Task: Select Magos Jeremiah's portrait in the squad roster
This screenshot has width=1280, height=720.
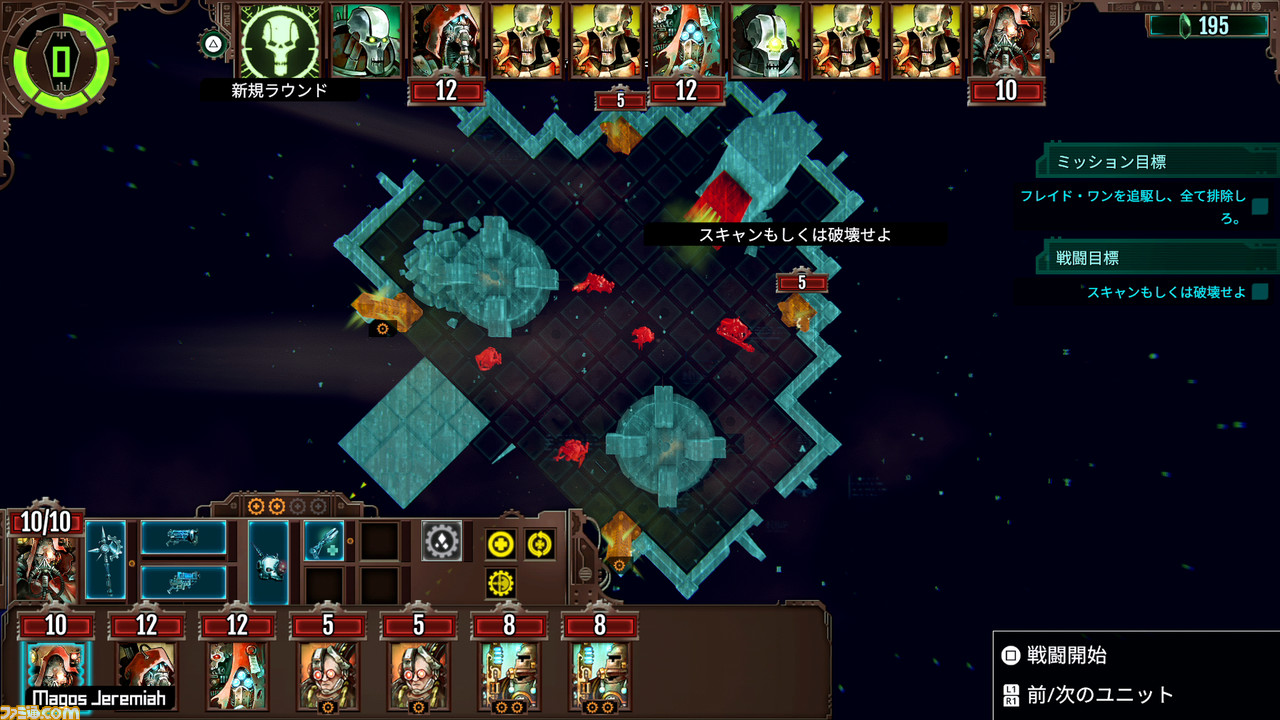Action: (56, 668)
